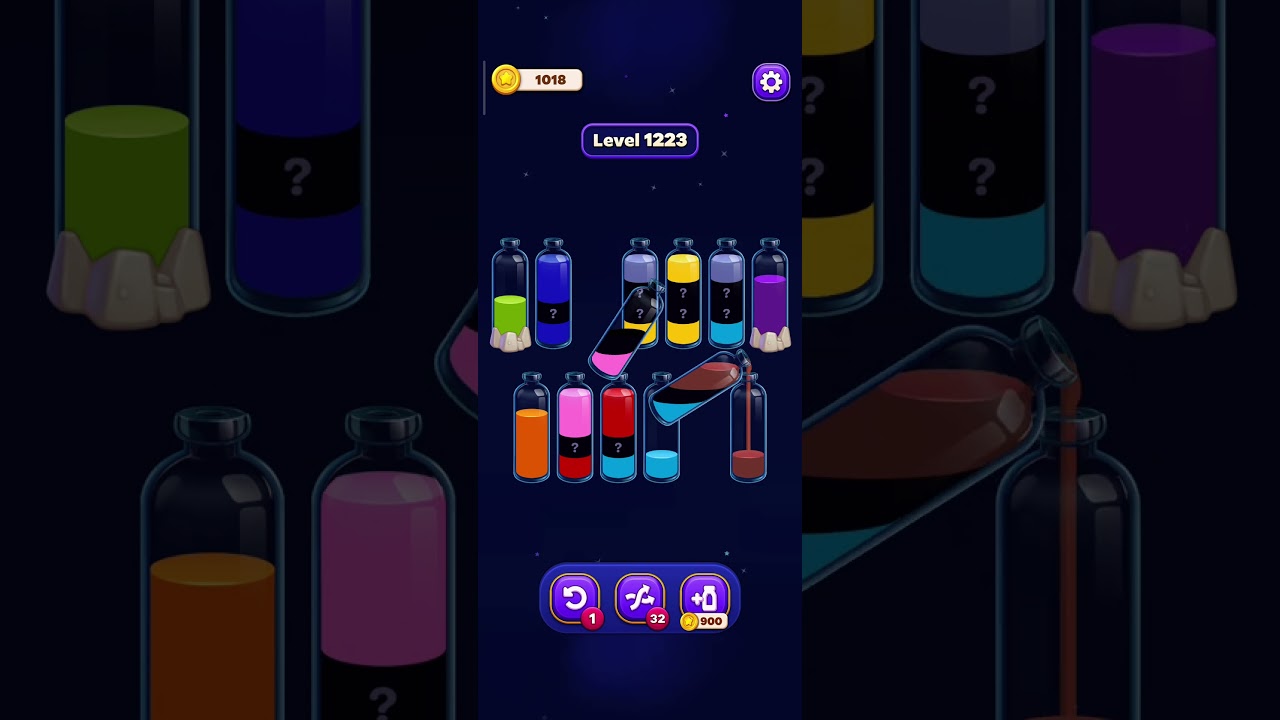Select the yellow bottle with hidden middle layer
This screenshot has width=1280, height=720.
tap(683, 300)
